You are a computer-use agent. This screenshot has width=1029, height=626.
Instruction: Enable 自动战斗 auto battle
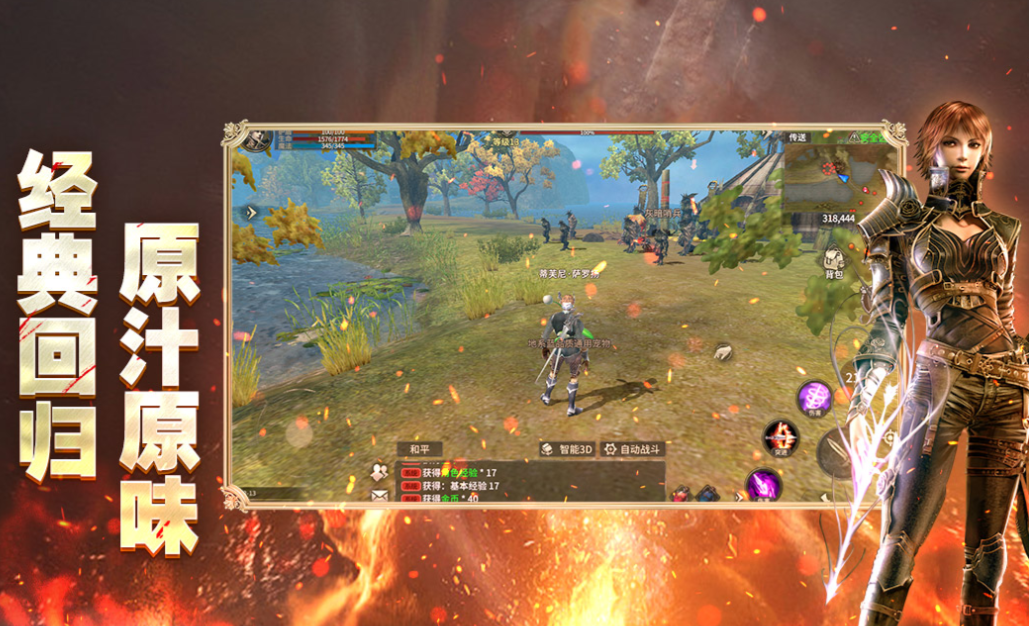[632, 449]
